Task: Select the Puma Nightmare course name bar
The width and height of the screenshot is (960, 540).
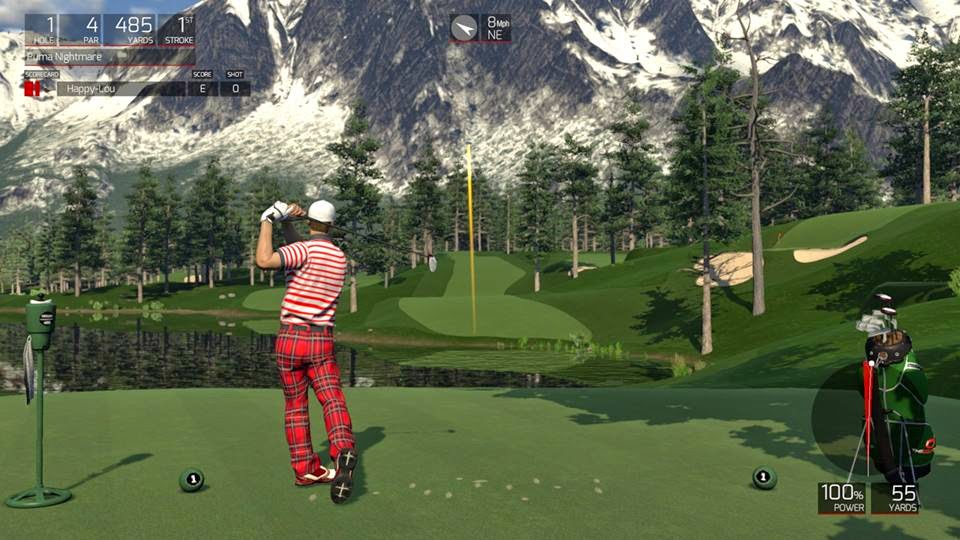Action: click(x=108, y=58)
